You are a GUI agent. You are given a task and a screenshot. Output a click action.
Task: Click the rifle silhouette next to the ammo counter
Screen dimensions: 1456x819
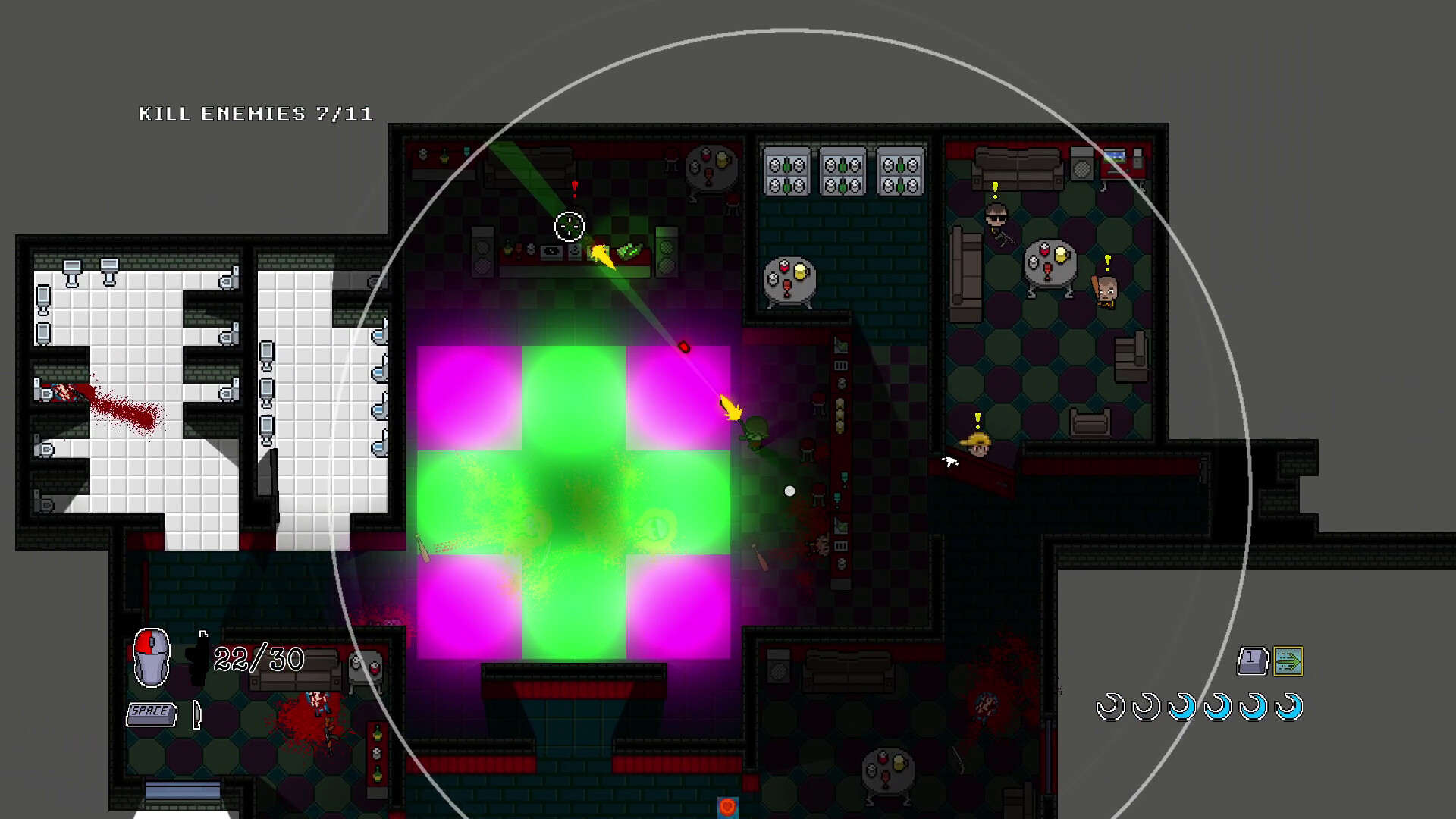(197, 658)
